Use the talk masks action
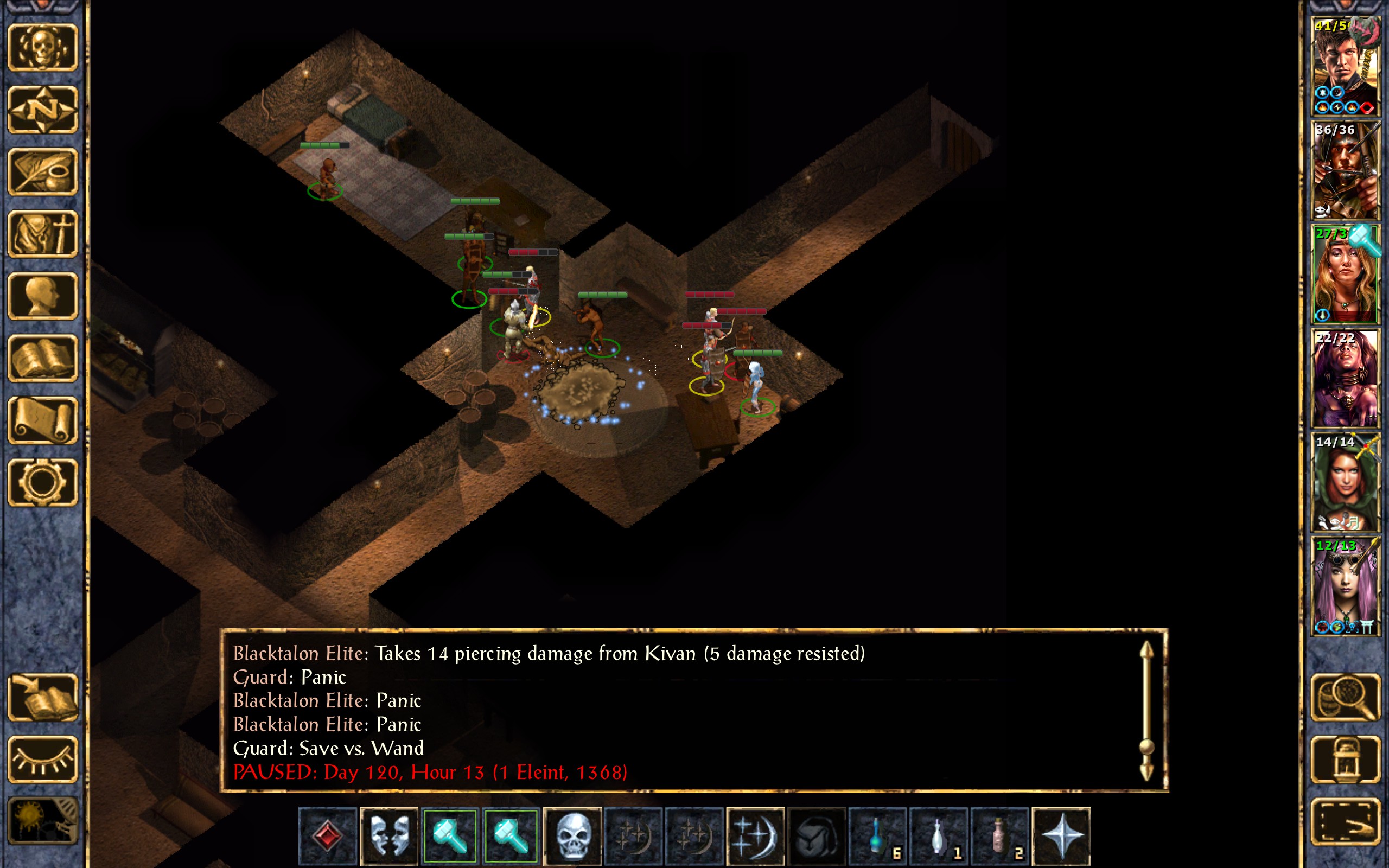Screen dimensions: 1389x868 click(388, 835)
